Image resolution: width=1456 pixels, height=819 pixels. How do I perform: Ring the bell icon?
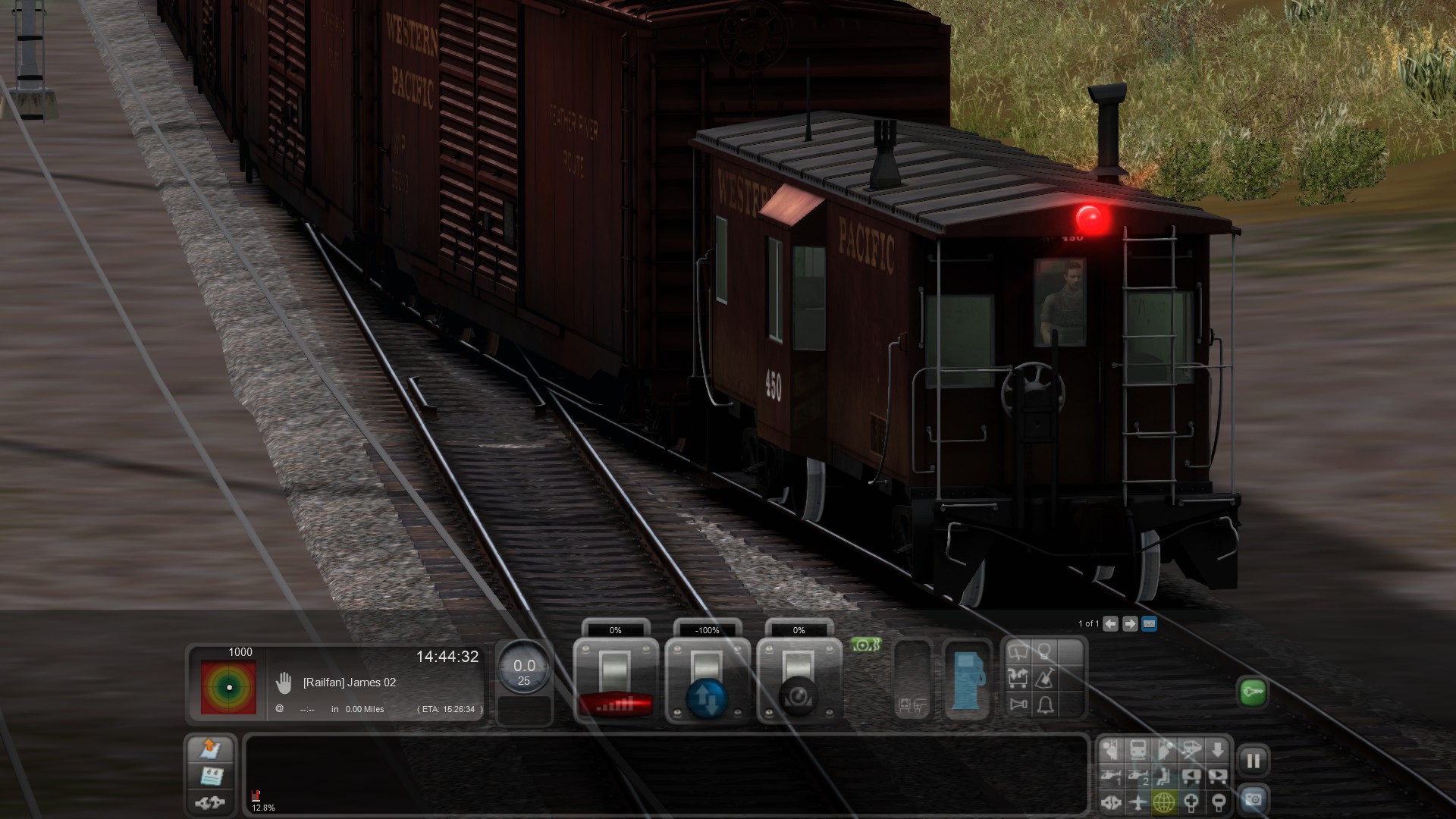click(x=1045, y=705)
